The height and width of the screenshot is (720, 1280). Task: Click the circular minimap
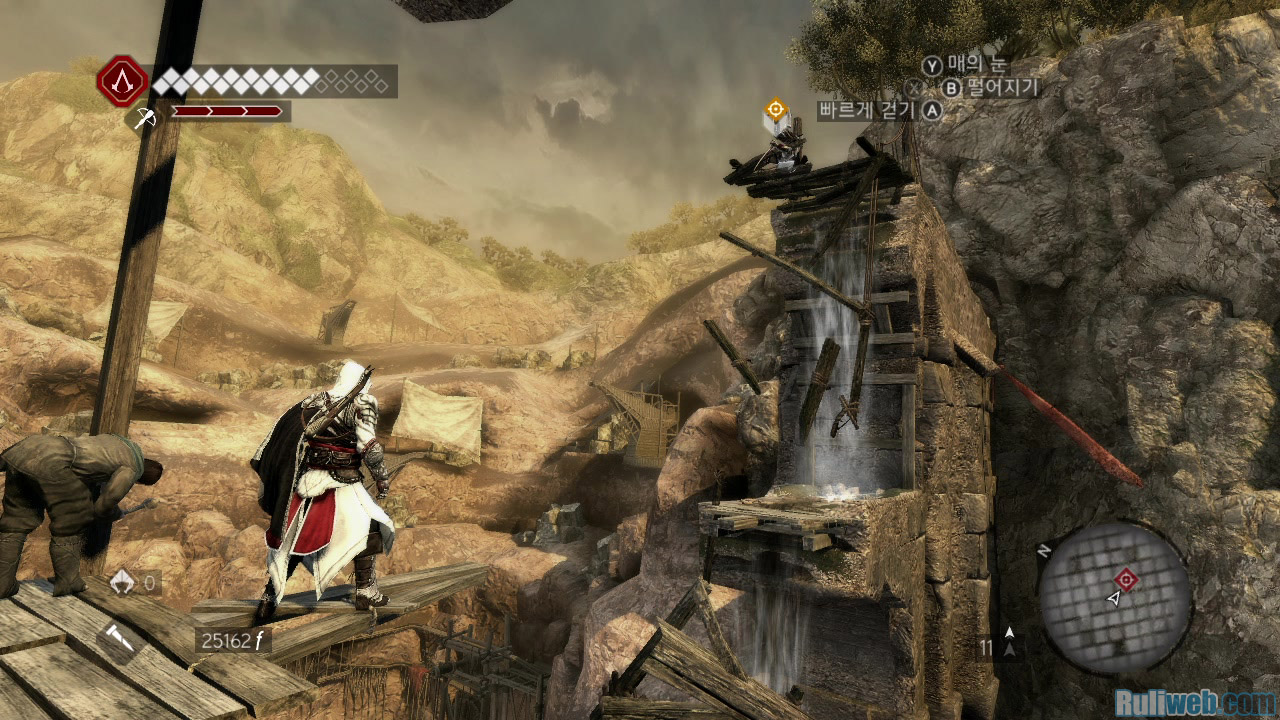tap(1114, 597)
